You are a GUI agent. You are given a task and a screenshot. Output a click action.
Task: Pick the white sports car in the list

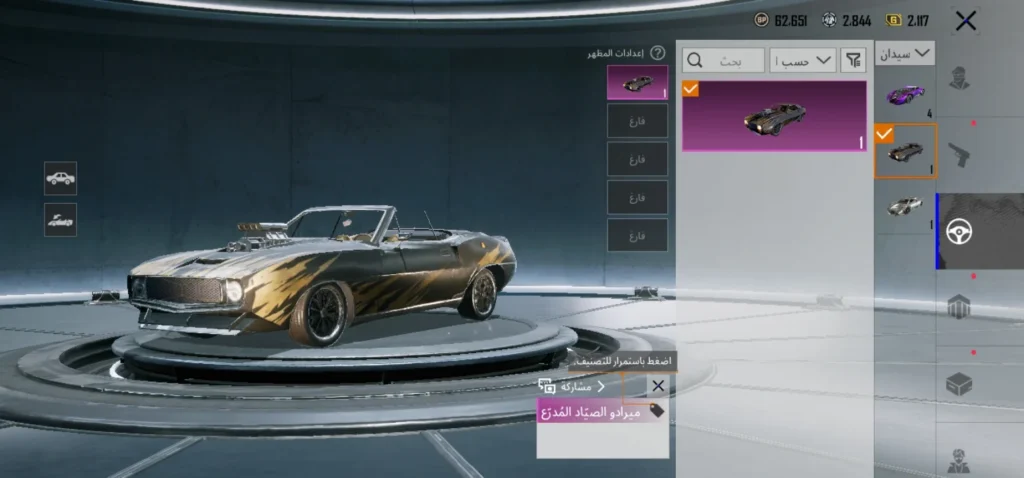coord(905,206)
